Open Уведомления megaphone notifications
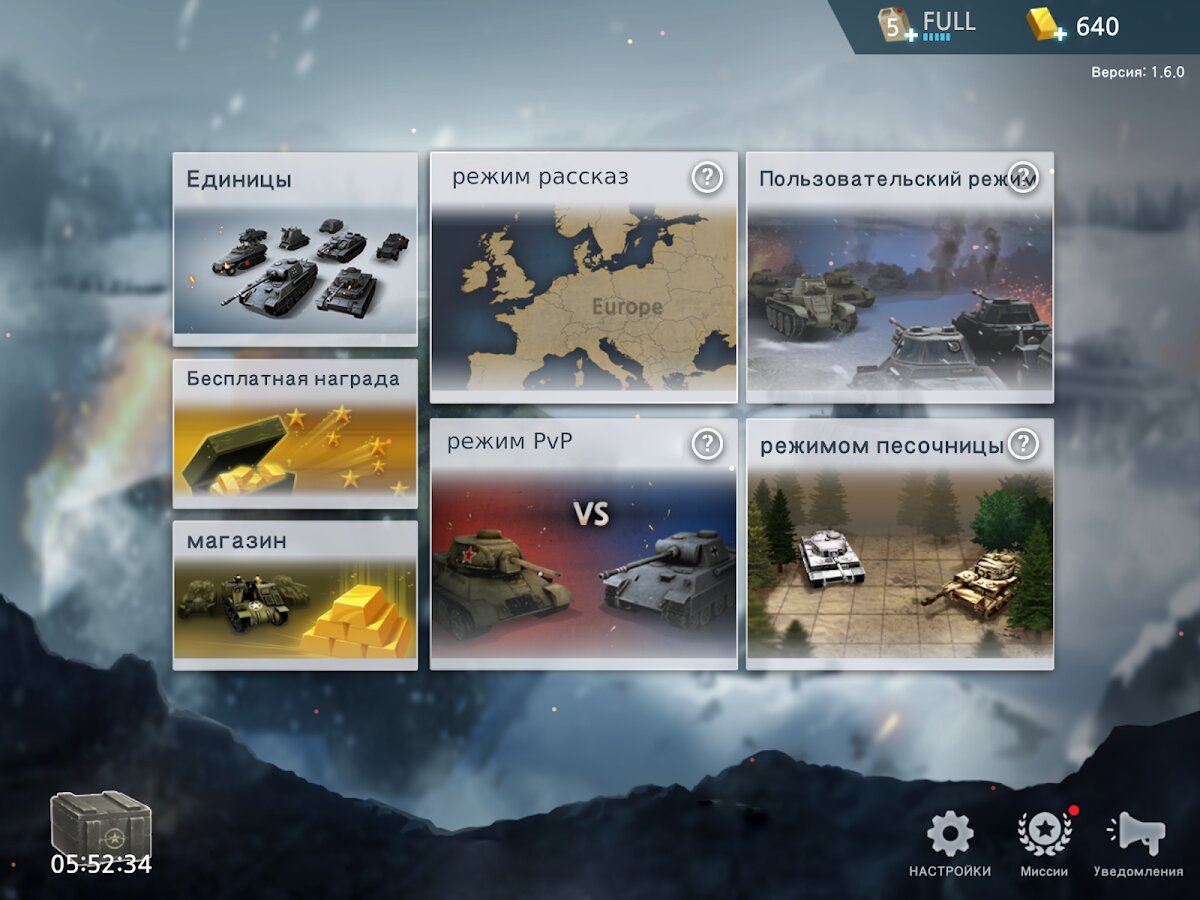1200x900 pixels. coord(1138,845)
